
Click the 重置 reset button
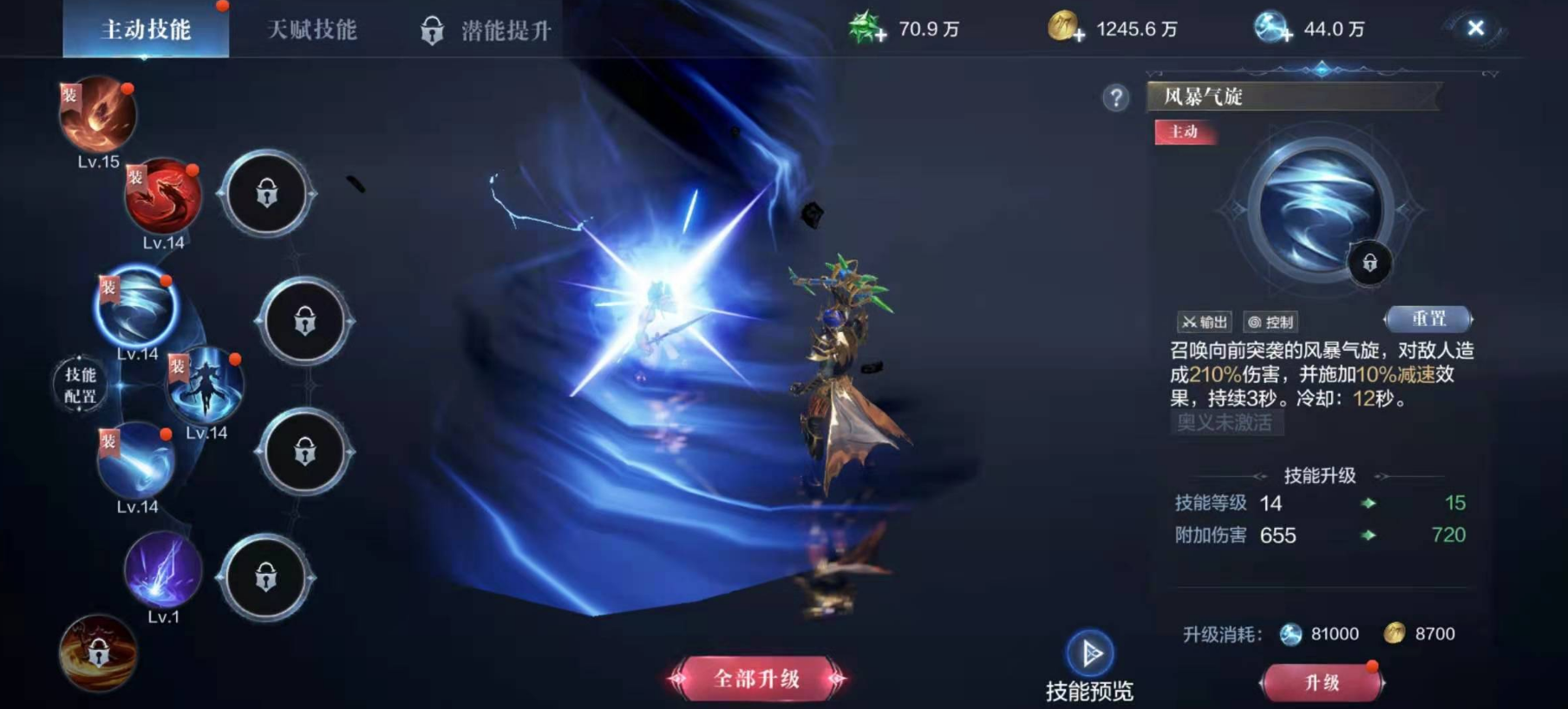[1428, 320]
